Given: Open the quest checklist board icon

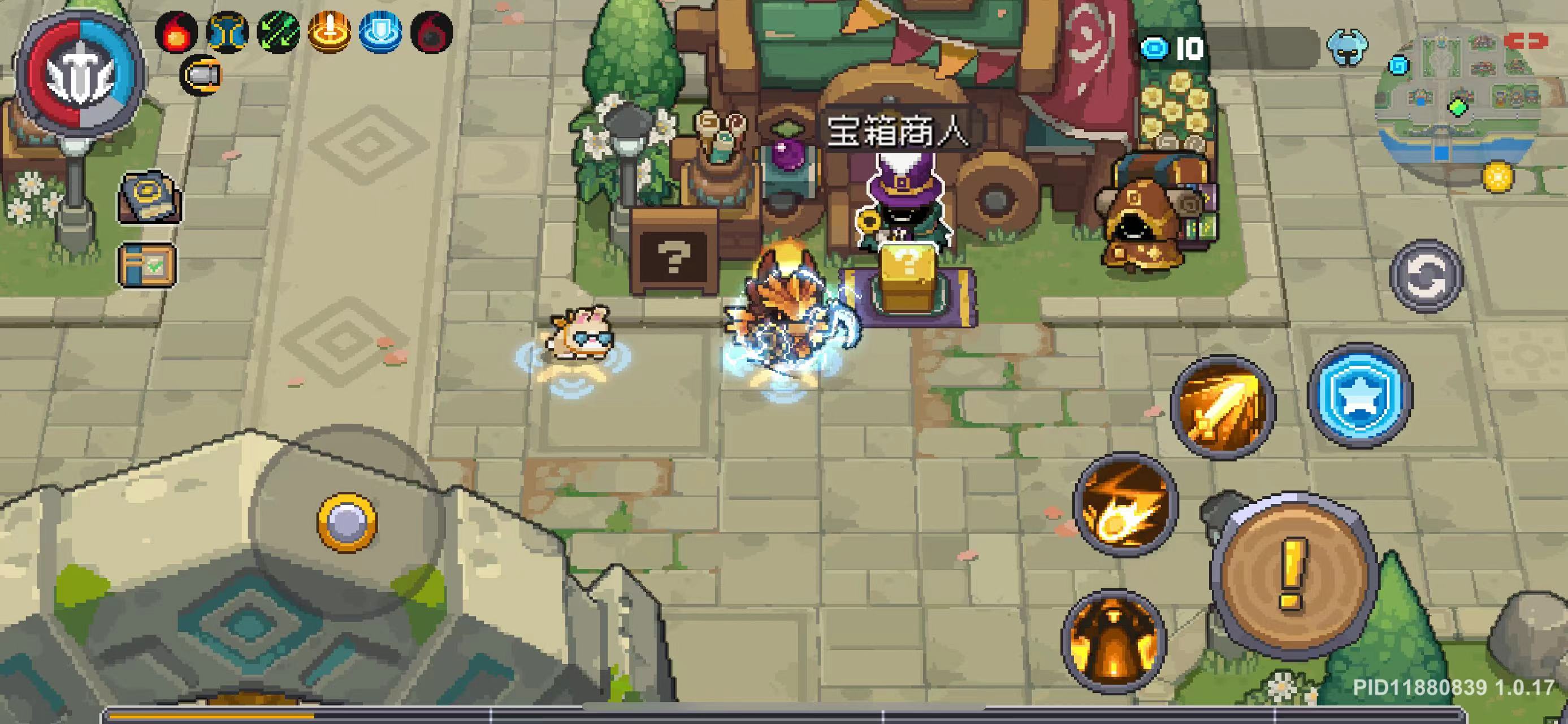Looking at the screenshot, I should 148,265.
